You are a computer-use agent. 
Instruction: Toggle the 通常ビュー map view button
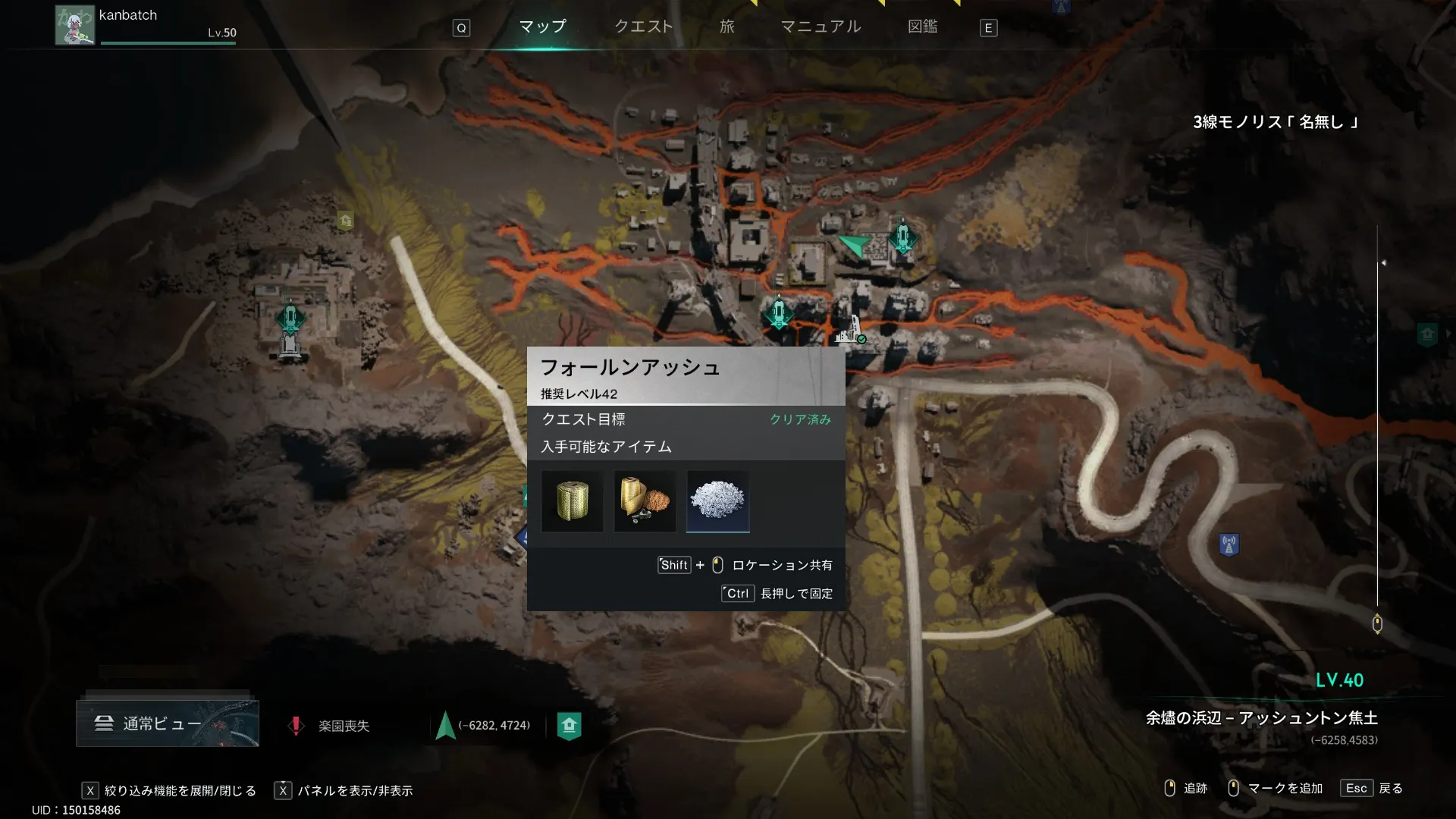pyautogui.click(x=168, y=723)
